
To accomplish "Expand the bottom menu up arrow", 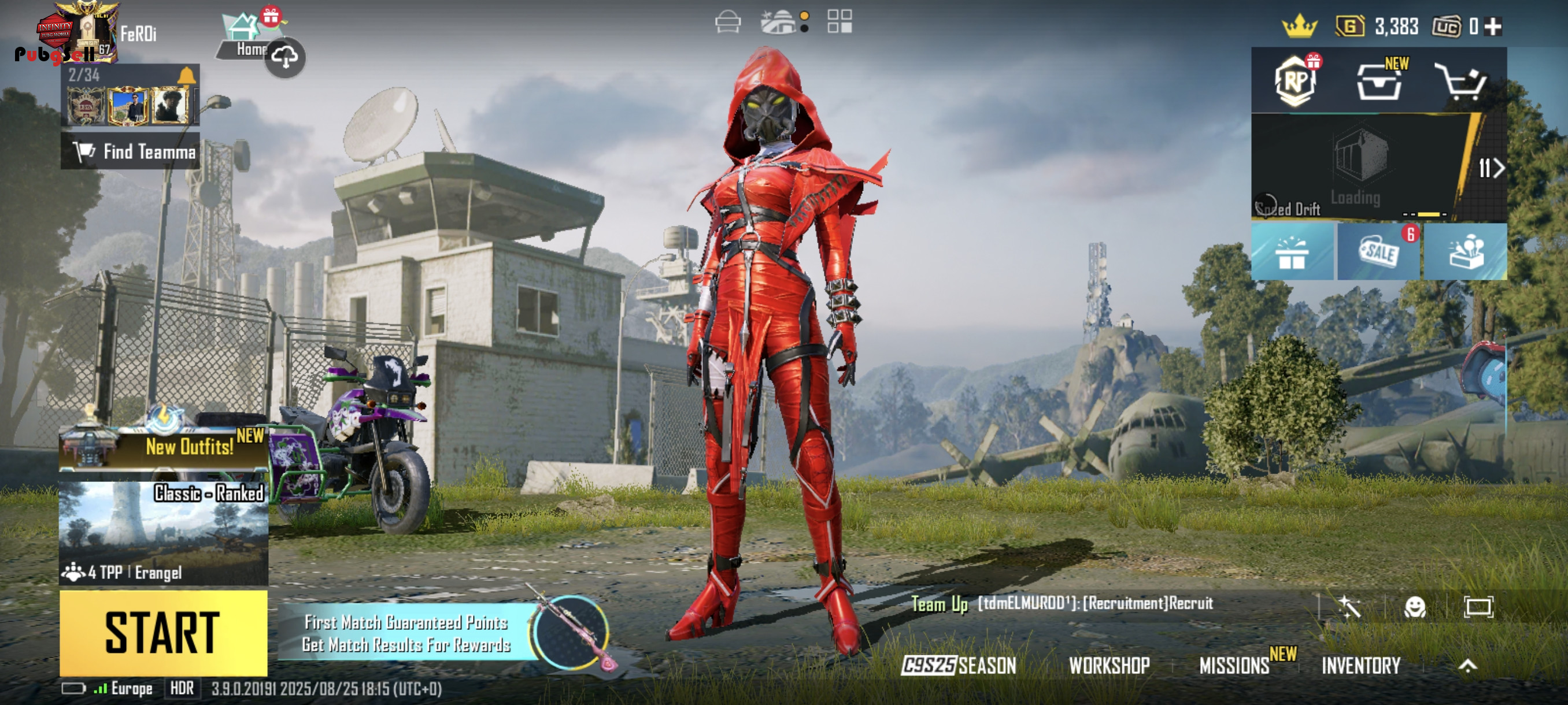I will tap(1467, 666).
